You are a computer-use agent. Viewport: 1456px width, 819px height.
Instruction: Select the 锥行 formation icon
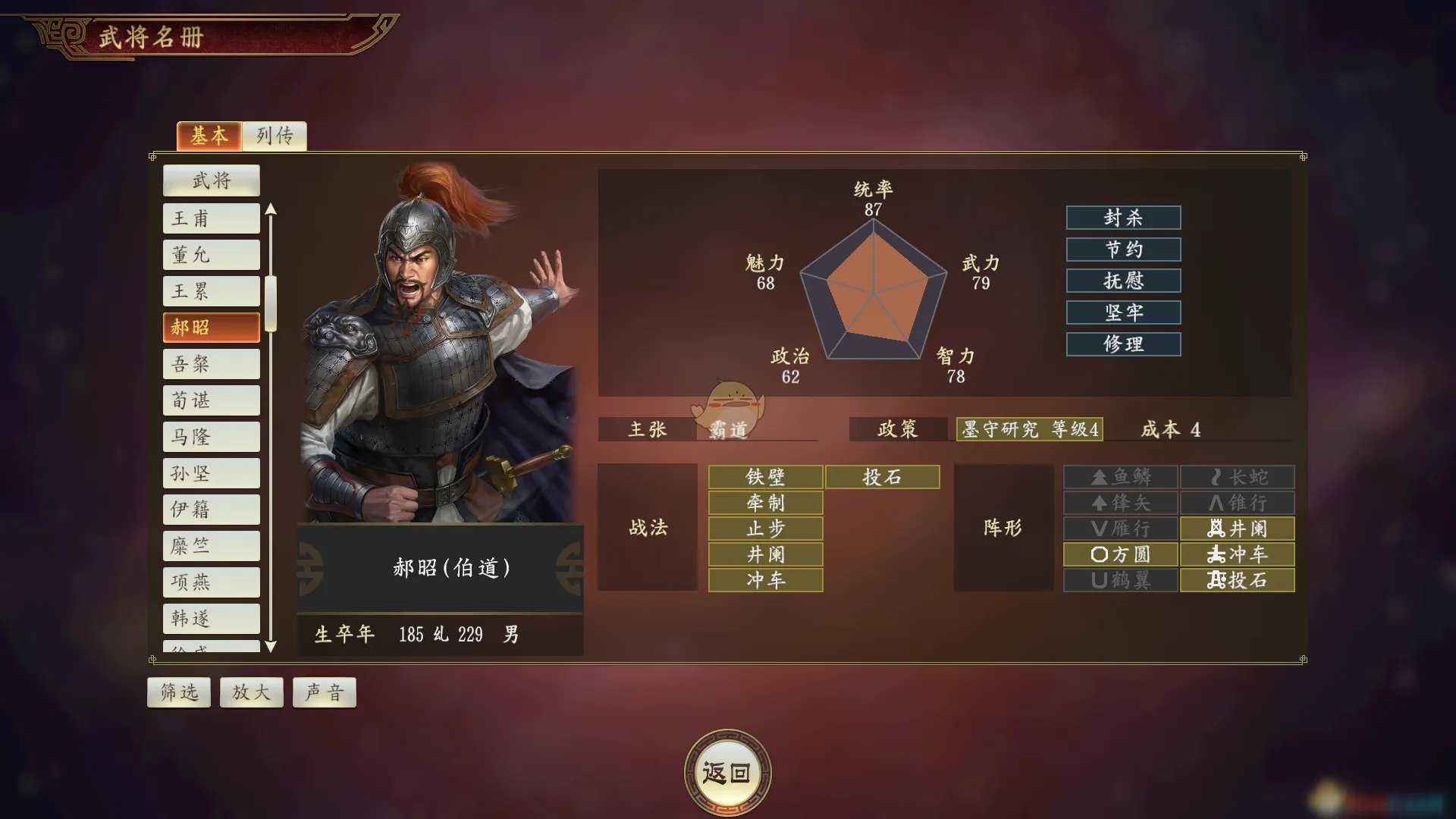pyautogui.click(x=1236, y=503)
